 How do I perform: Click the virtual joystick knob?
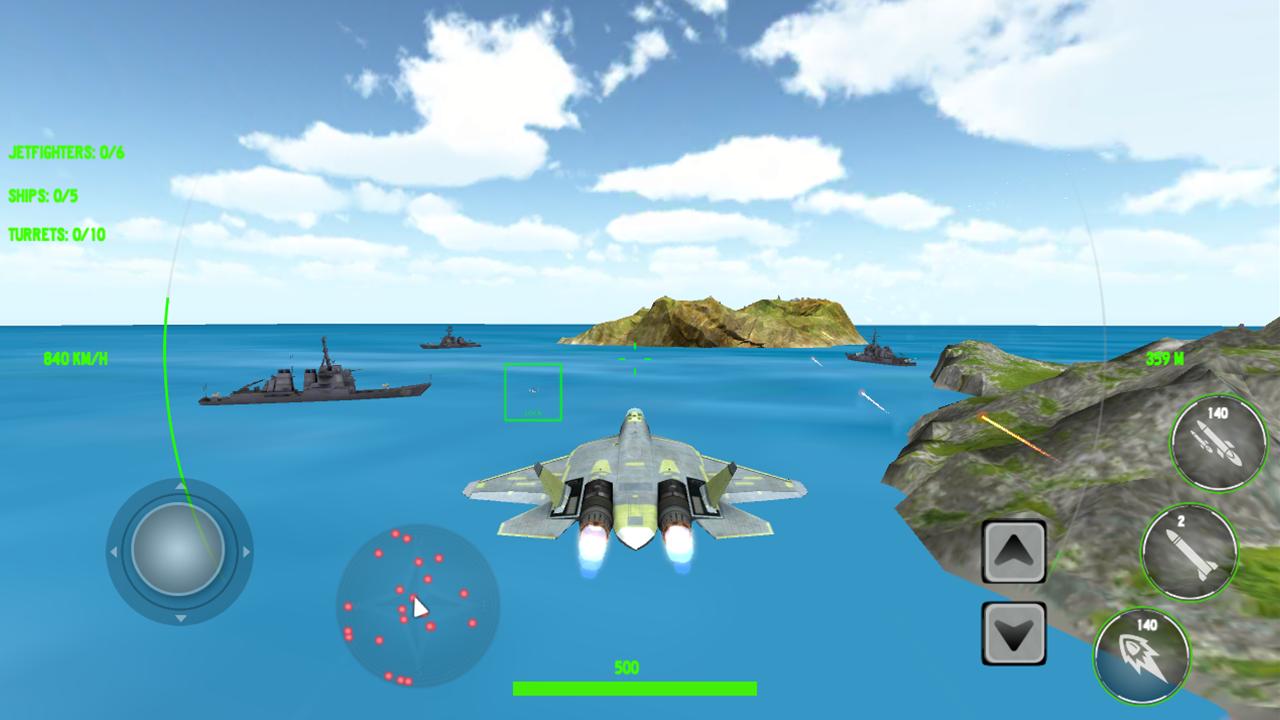178,550
